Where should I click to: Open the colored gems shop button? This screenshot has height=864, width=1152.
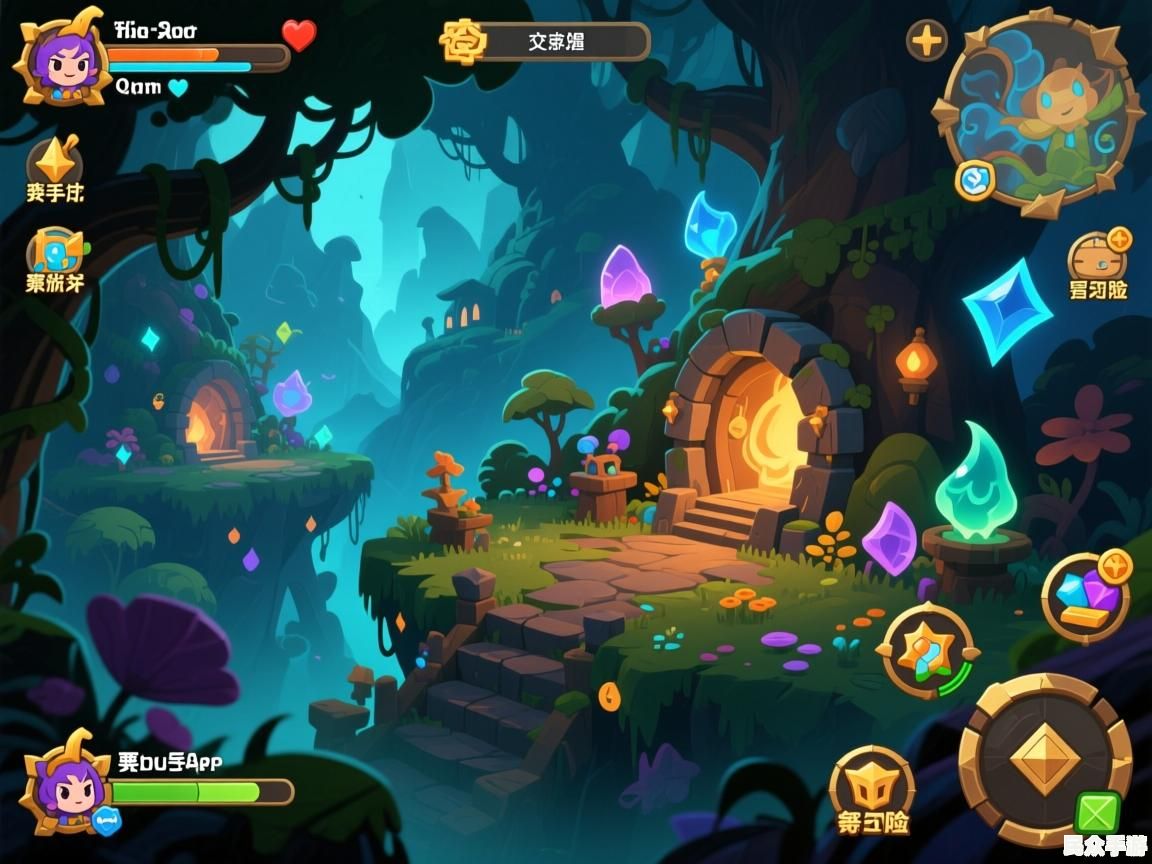click(x=1086, y=598)
